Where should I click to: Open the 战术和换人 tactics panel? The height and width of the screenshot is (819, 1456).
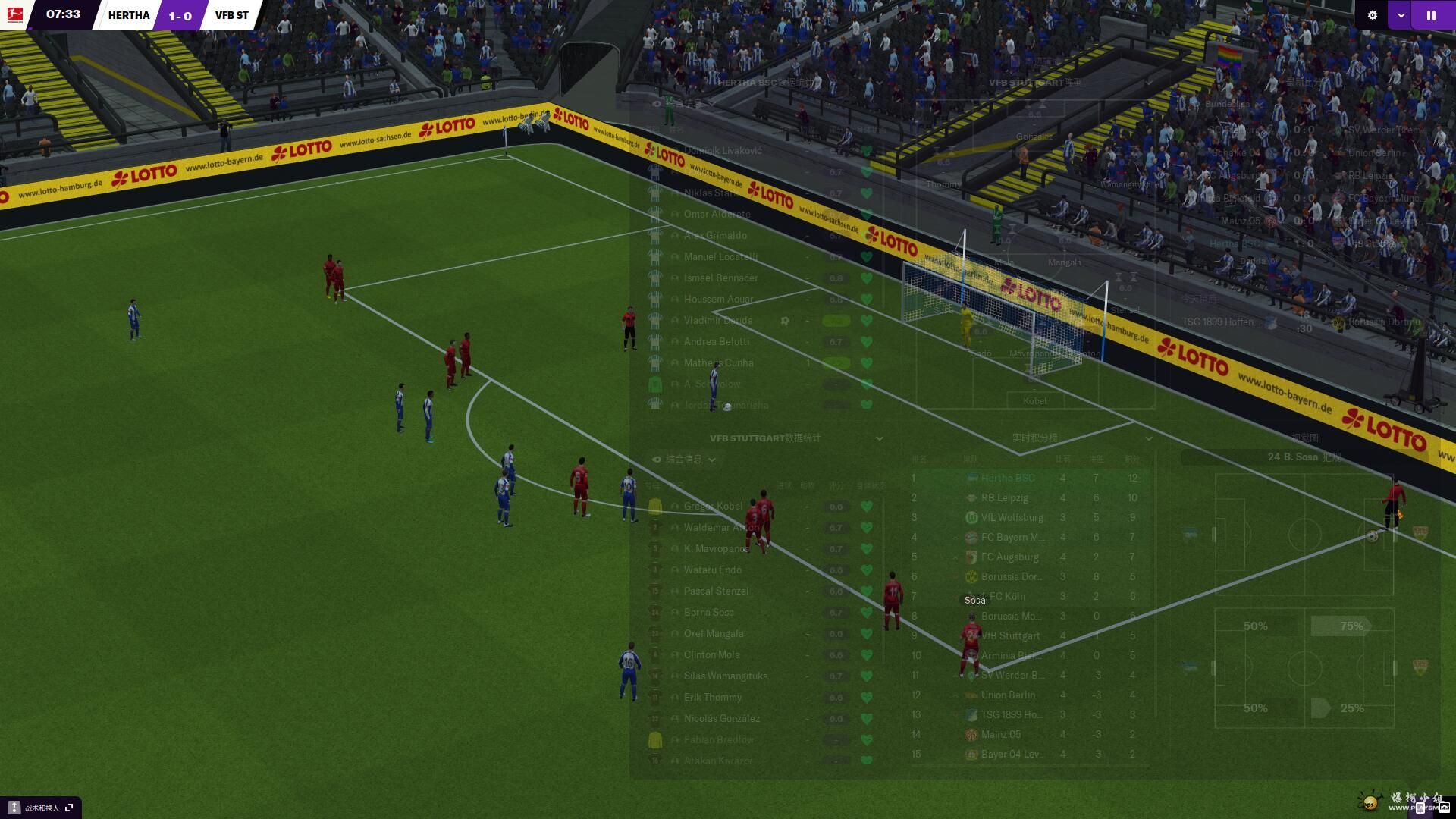click(41, 808)
